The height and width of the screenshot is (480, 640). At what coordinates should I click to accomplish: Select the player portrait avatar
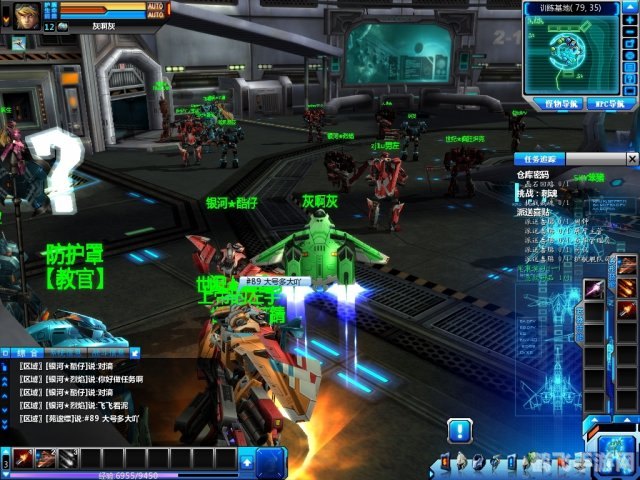26,14
